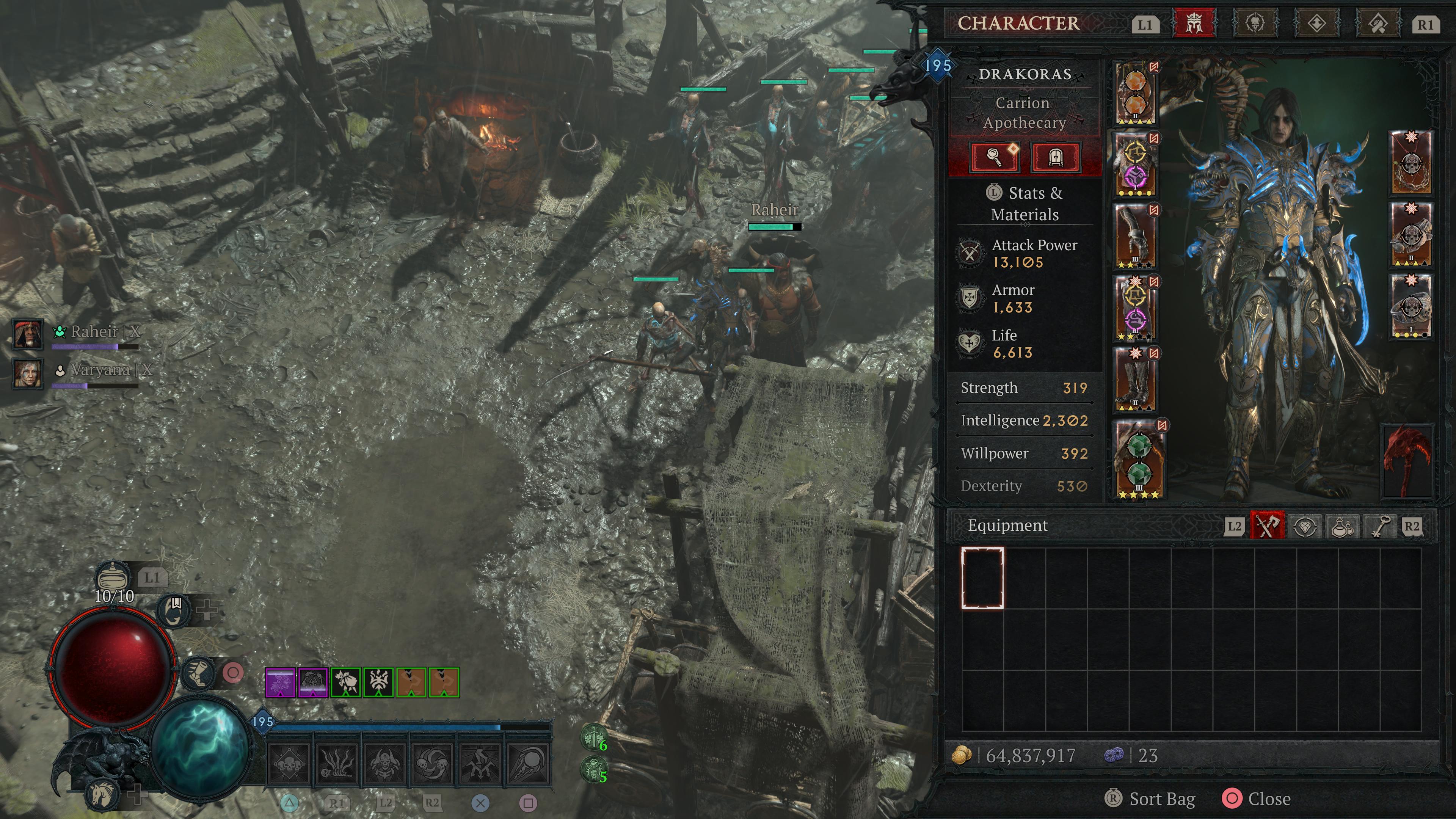
Task: Open the potion consumables bag tab
Action: pos(1342,526)
